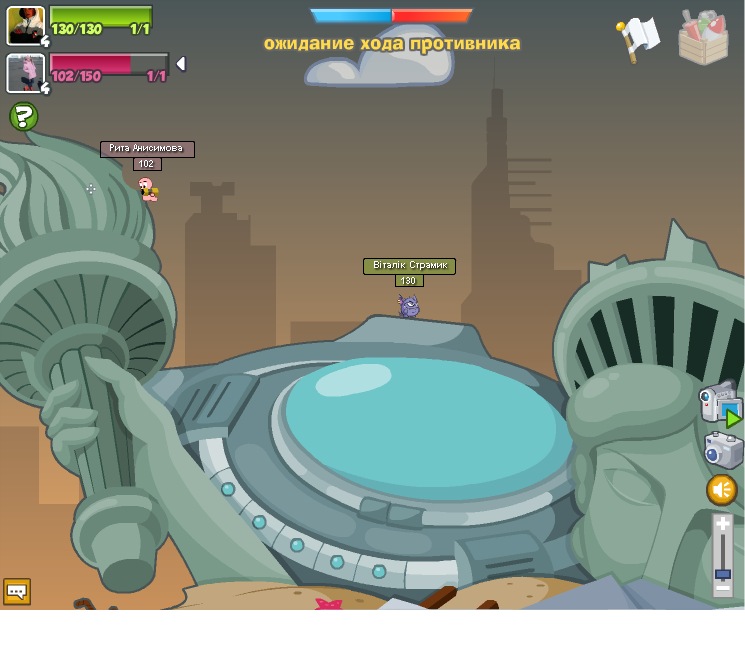Open the green question mark help
This screenshot has width=745, height=650.
[24, 117]
